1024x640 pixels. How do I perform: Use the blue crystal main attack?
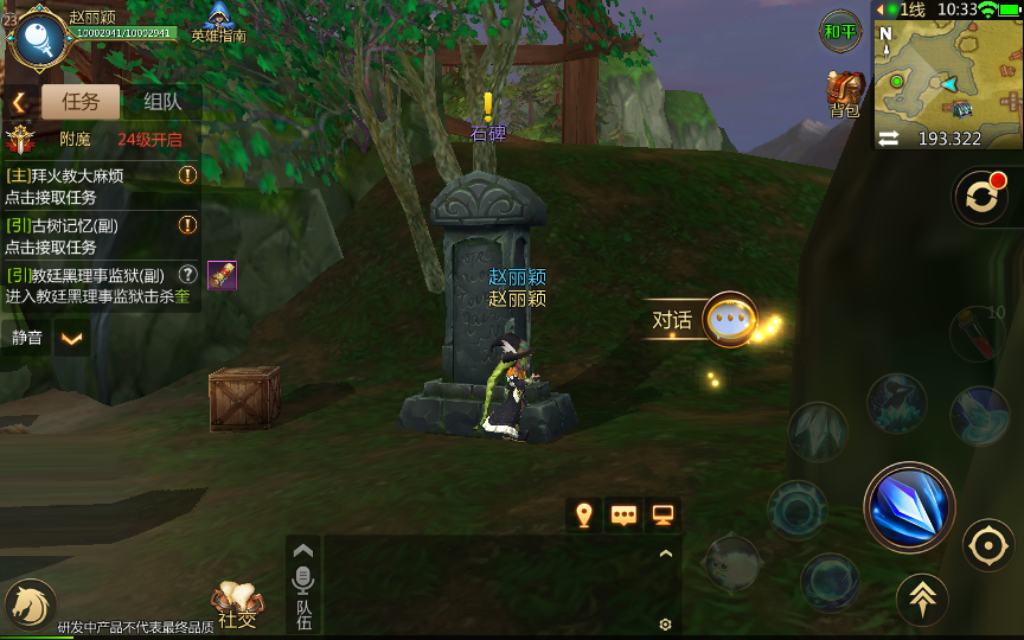(909, 507)
